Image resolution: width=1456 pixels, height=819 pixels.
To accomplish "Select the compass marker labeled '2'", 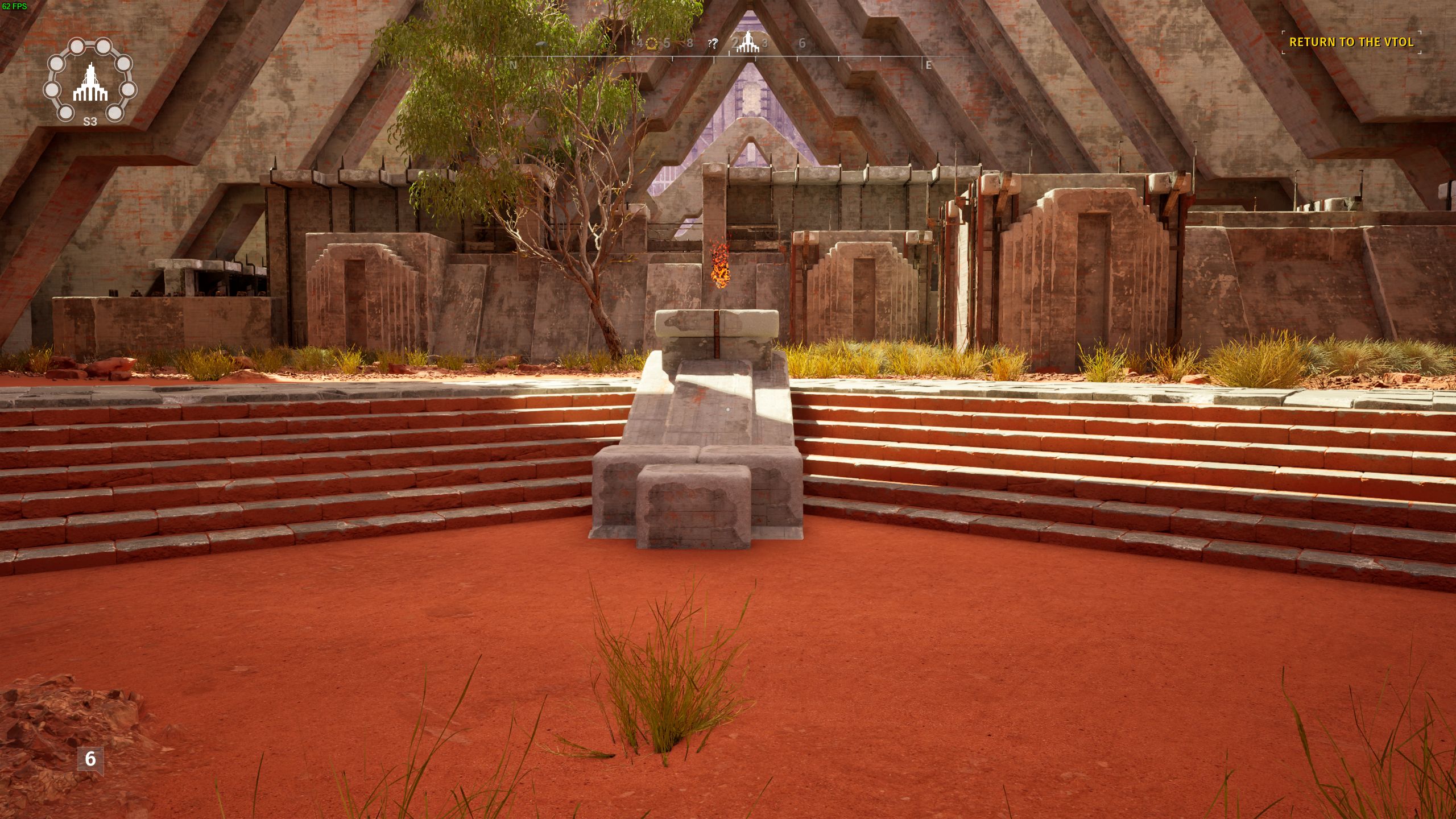I will 735,43.
